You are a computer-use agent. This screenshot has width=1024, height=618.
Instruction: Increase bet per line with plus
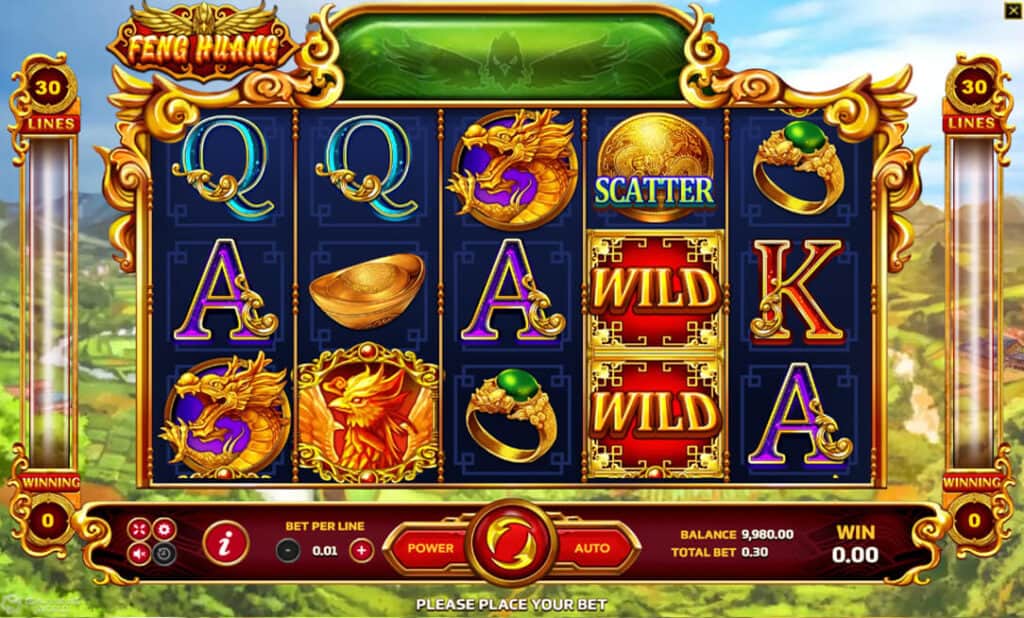[x=362, y=549]
